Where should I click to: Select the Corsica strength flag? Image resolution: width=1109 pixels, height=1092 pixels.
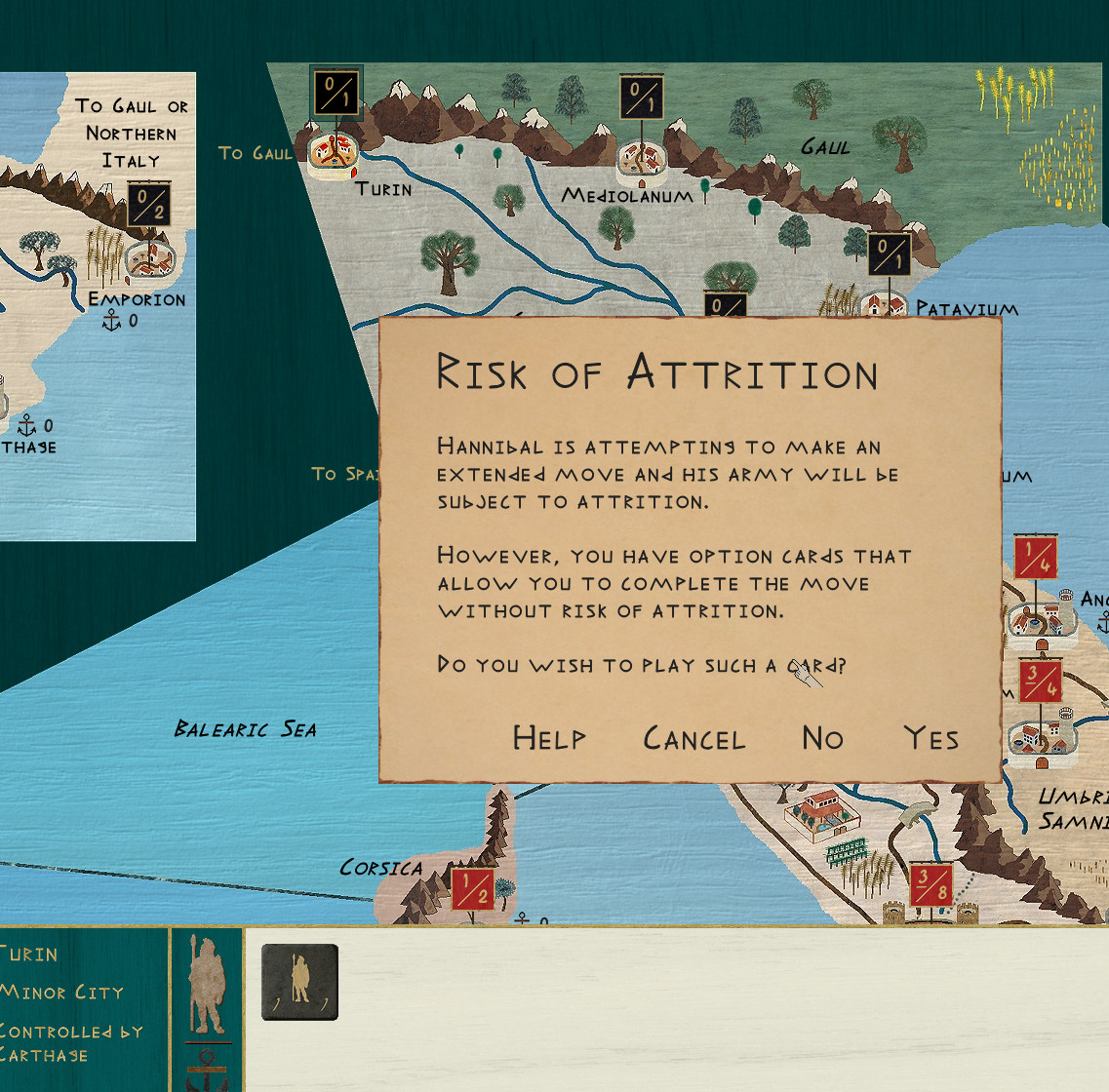coord(472,888)
